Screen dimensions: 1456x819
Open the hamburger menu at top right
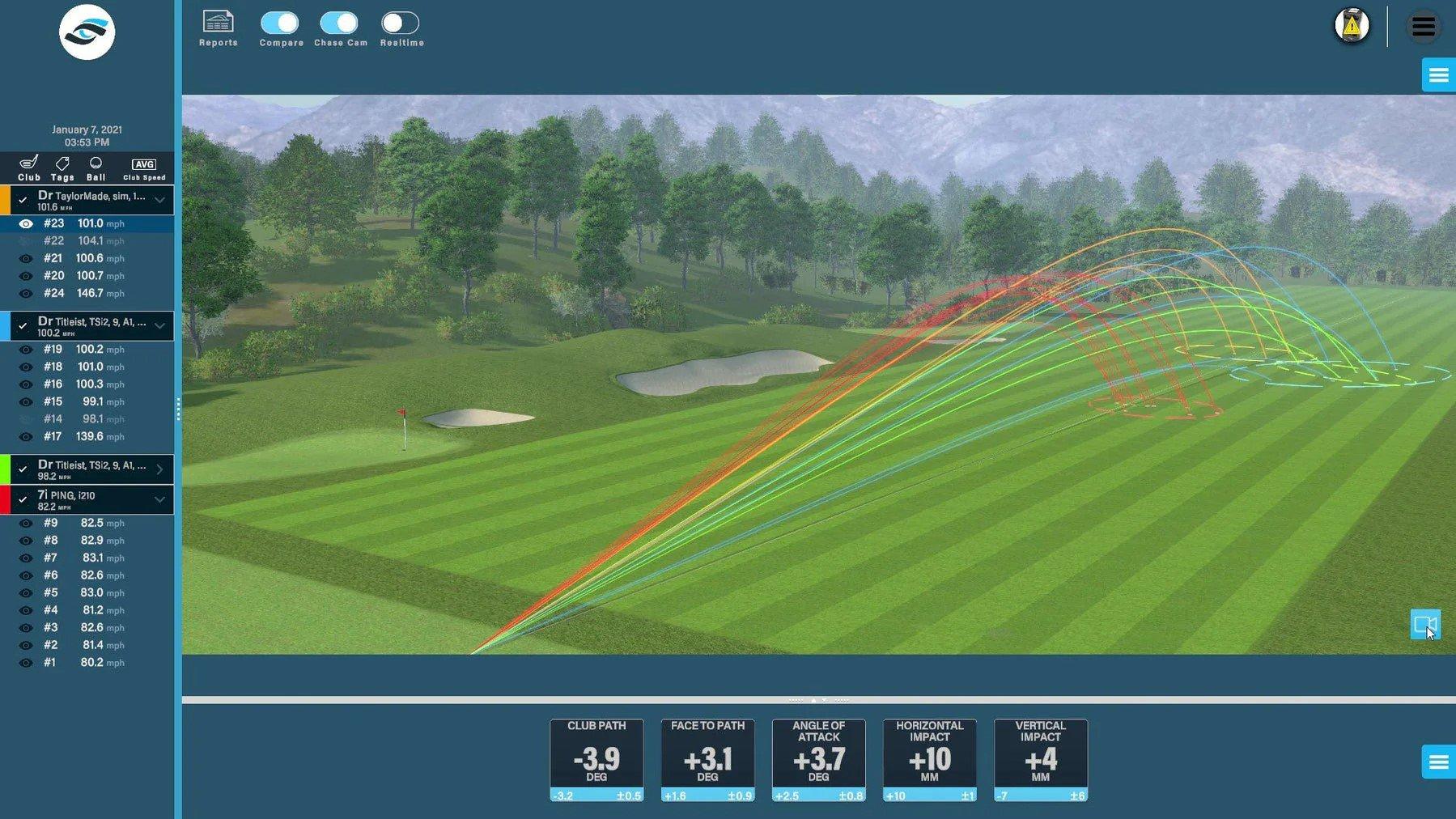coord(1422,26)
